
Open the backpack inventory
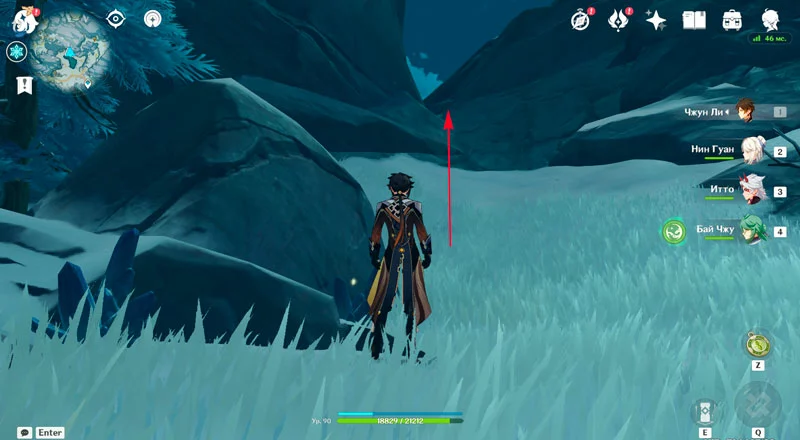pos(732,19)
